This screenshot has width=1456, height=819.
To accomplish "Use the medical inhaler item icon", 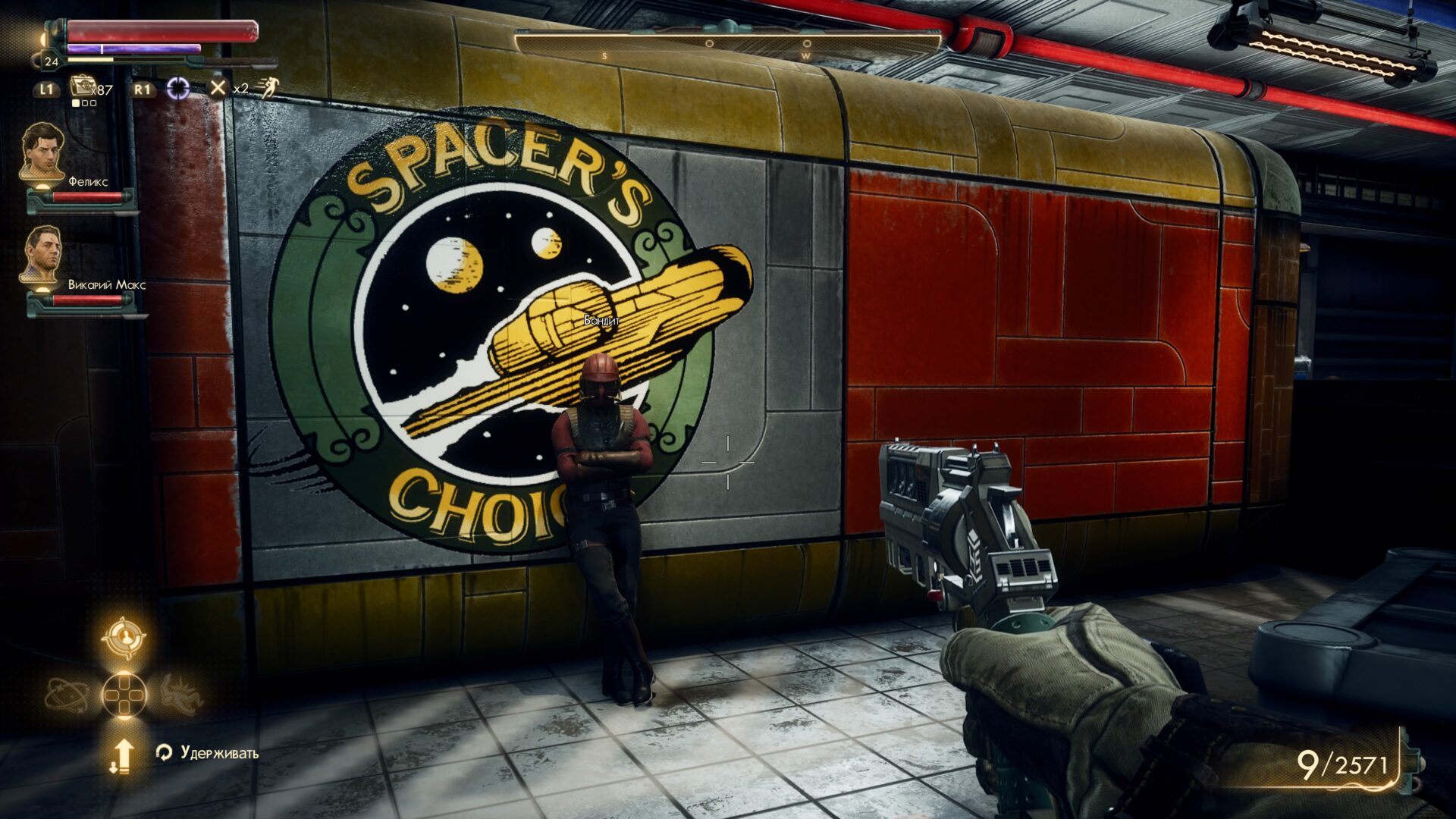I will pos(81,87).
